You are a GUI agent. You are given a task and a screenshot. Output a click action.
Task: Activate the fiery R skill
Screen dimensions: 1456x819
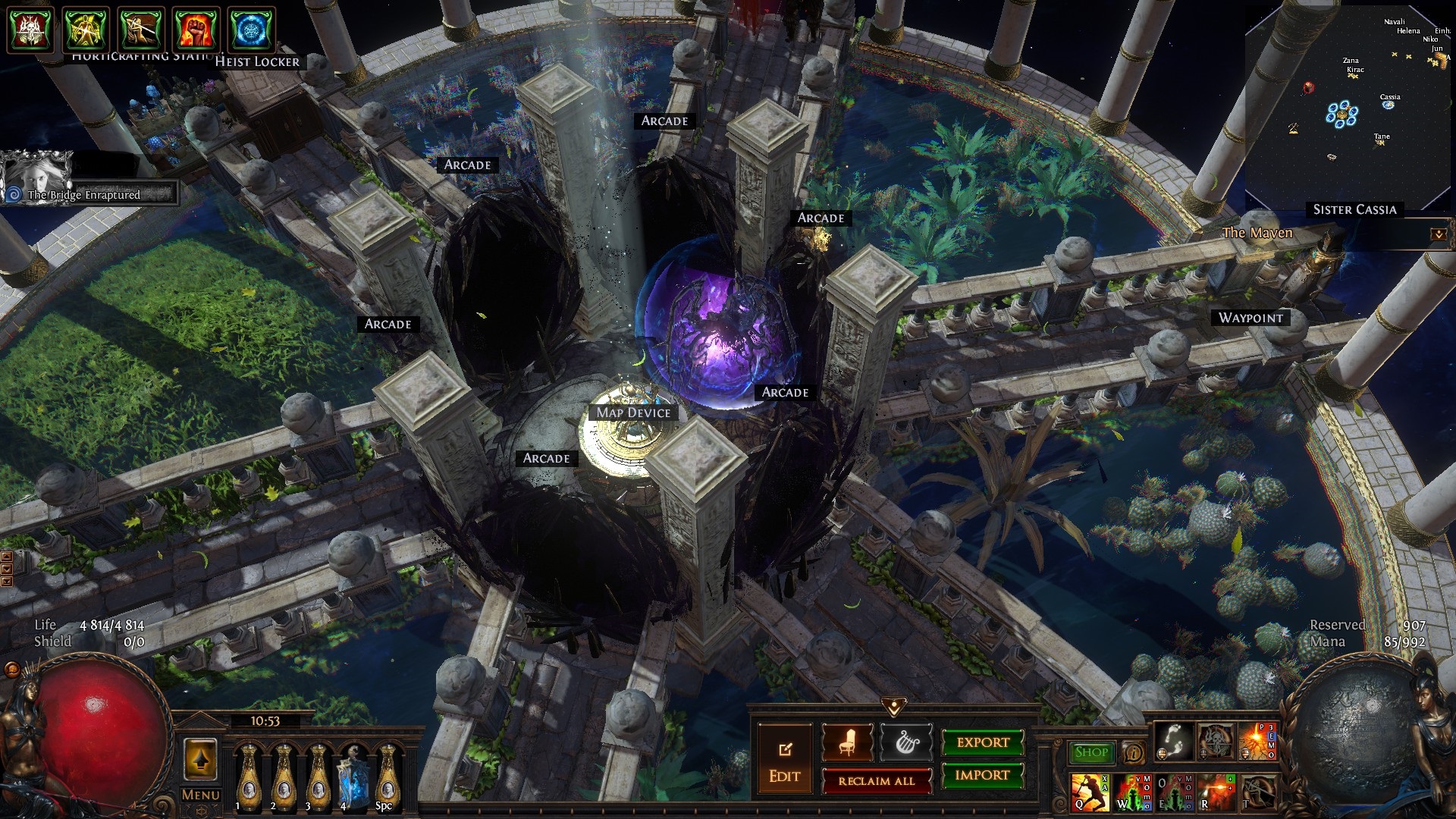click(x=1216, y=792)
